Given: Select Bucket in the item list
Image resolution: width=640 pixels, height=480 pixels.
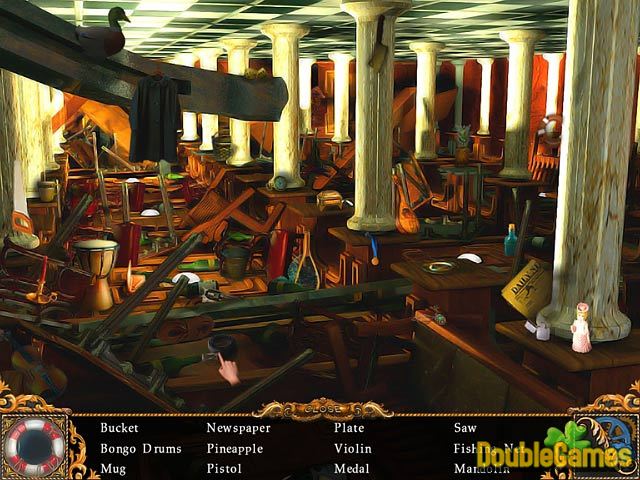Looking at the screenshot, I should pyautogui.click(x=119, y=428).
